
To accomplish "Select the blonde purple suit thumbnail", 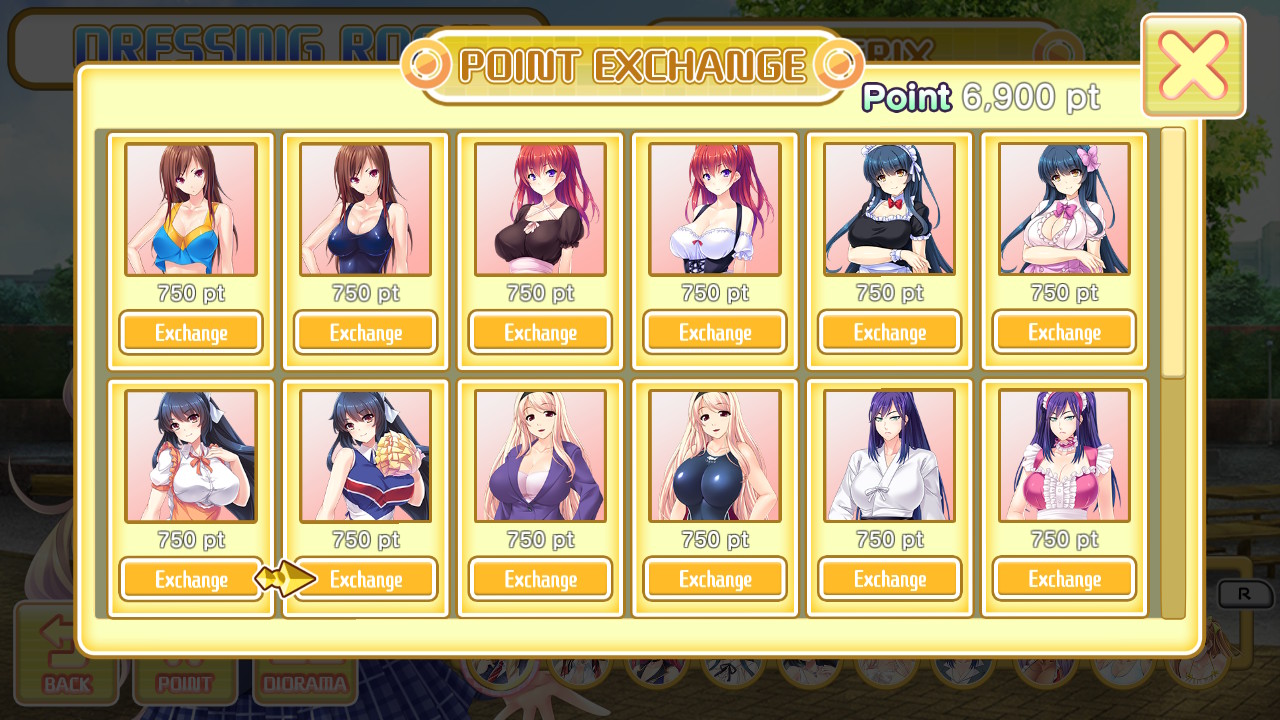I will tap(540, 456).
